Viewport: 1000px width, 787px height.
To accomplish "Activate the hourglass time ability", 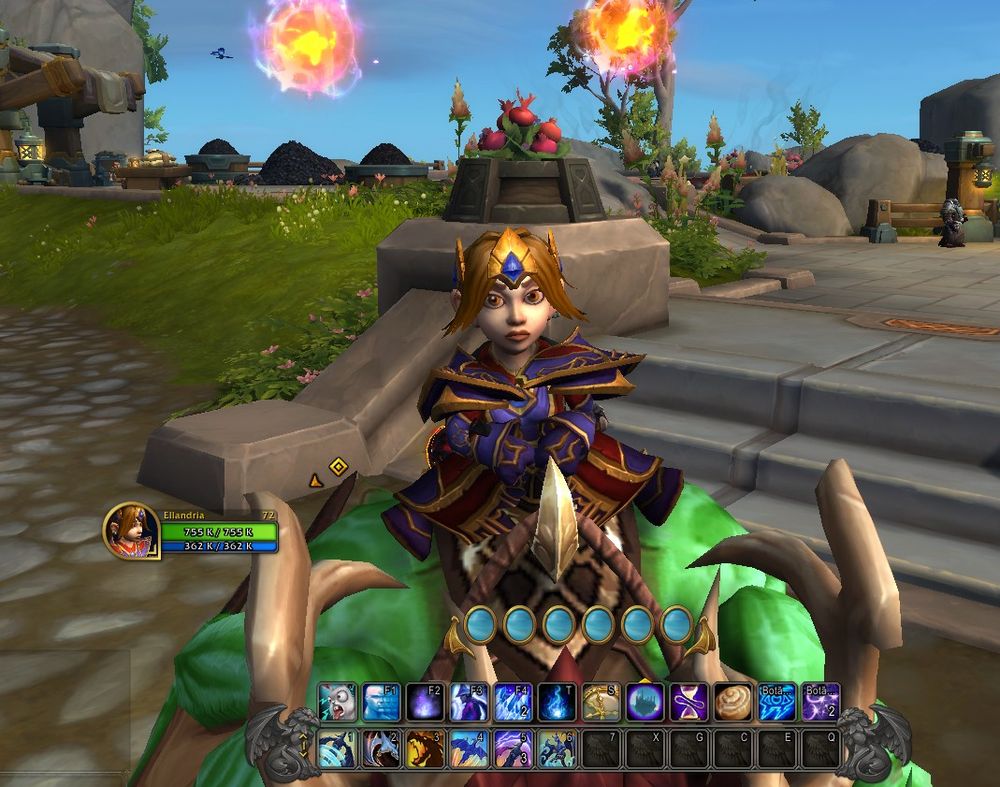I will pyautogui.click(x=689, y=702).
